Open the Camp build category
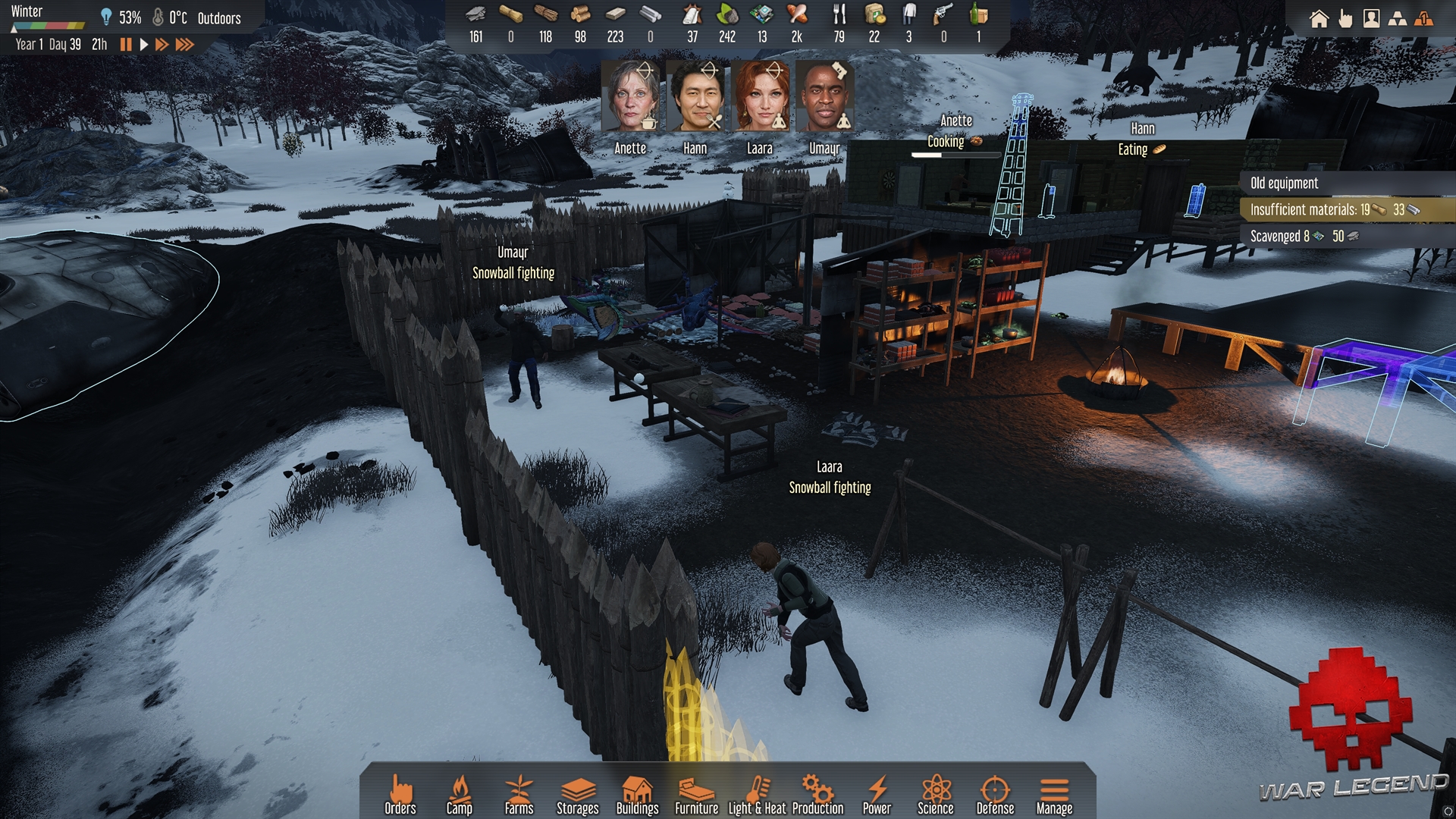 [460, 795]
